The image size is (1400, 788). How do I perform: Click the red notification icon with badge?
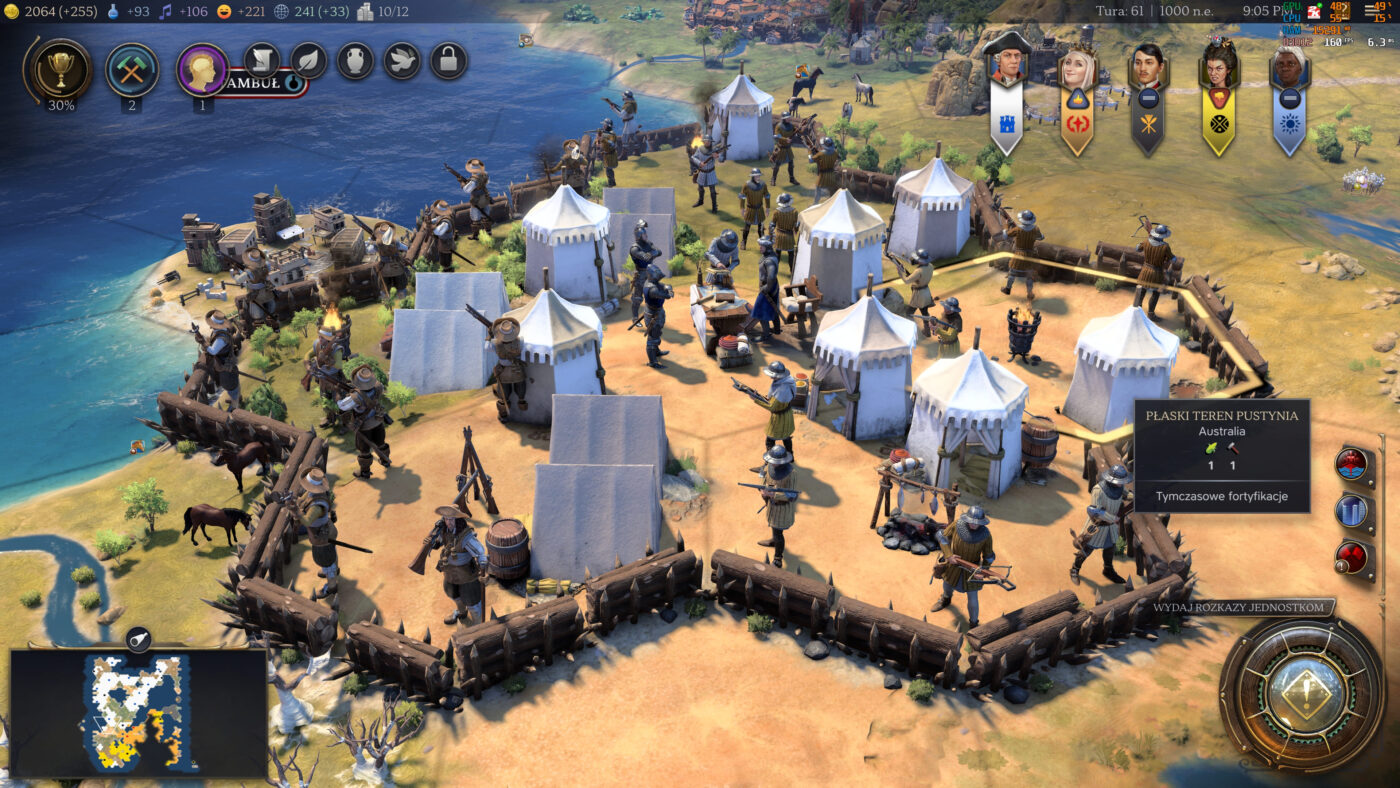tap(1352, 558)
